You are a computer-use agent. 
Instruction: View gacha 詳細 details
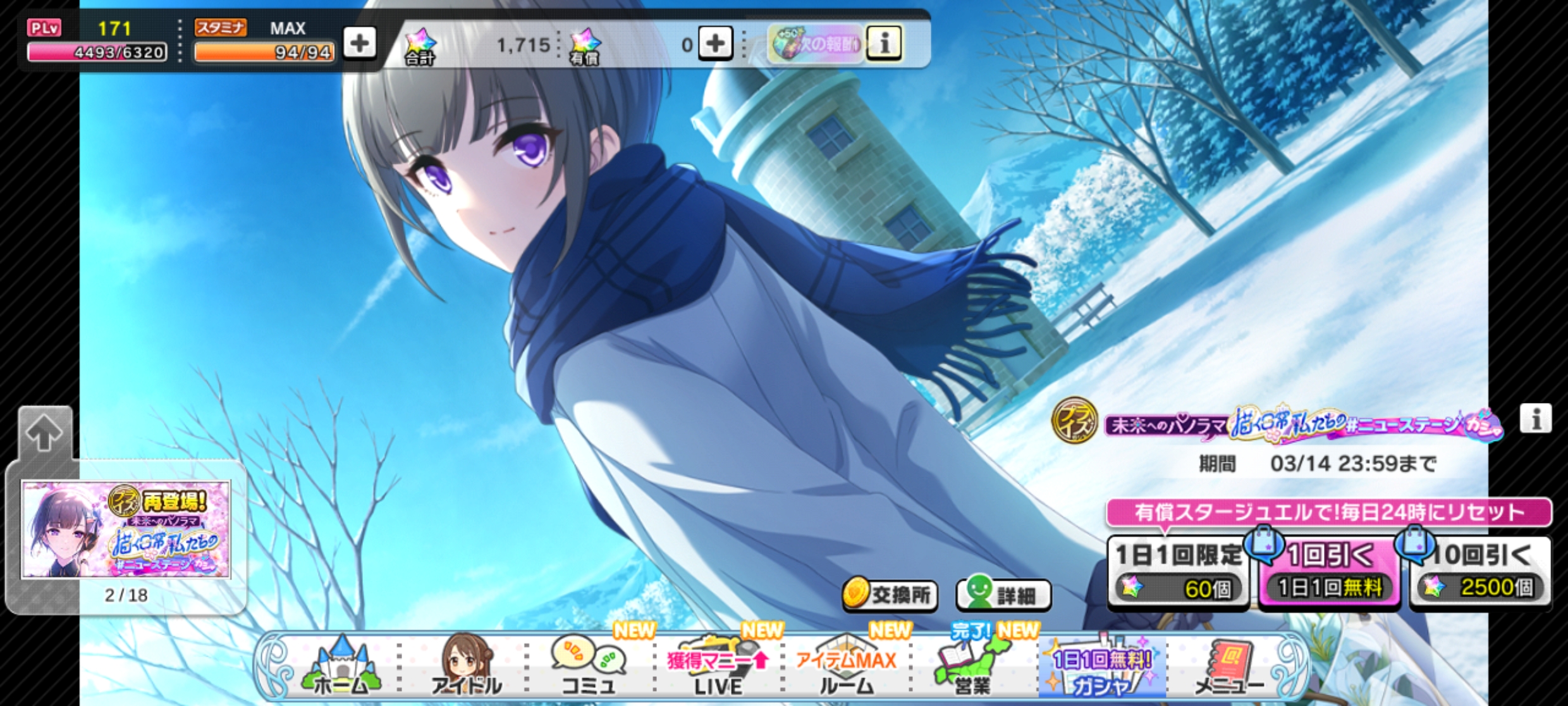[1003, 595]
